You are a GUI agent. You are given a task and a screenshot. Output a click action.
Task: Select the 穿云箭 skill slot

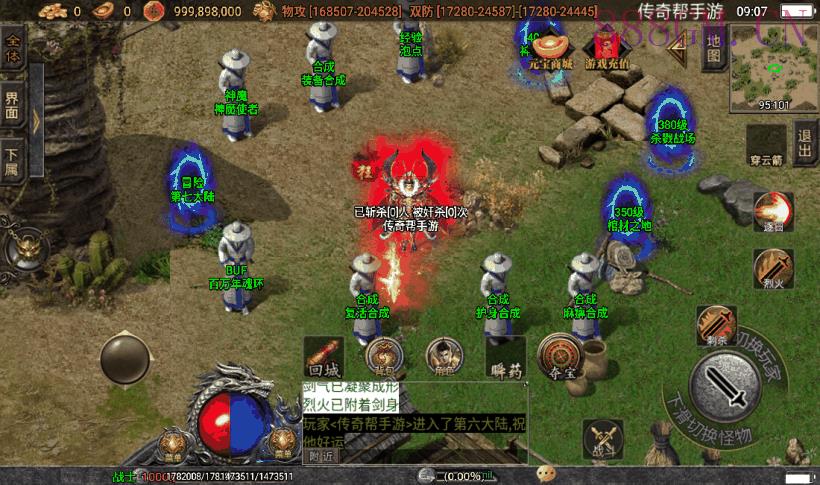pyautogui.click(x=766, y=144)
